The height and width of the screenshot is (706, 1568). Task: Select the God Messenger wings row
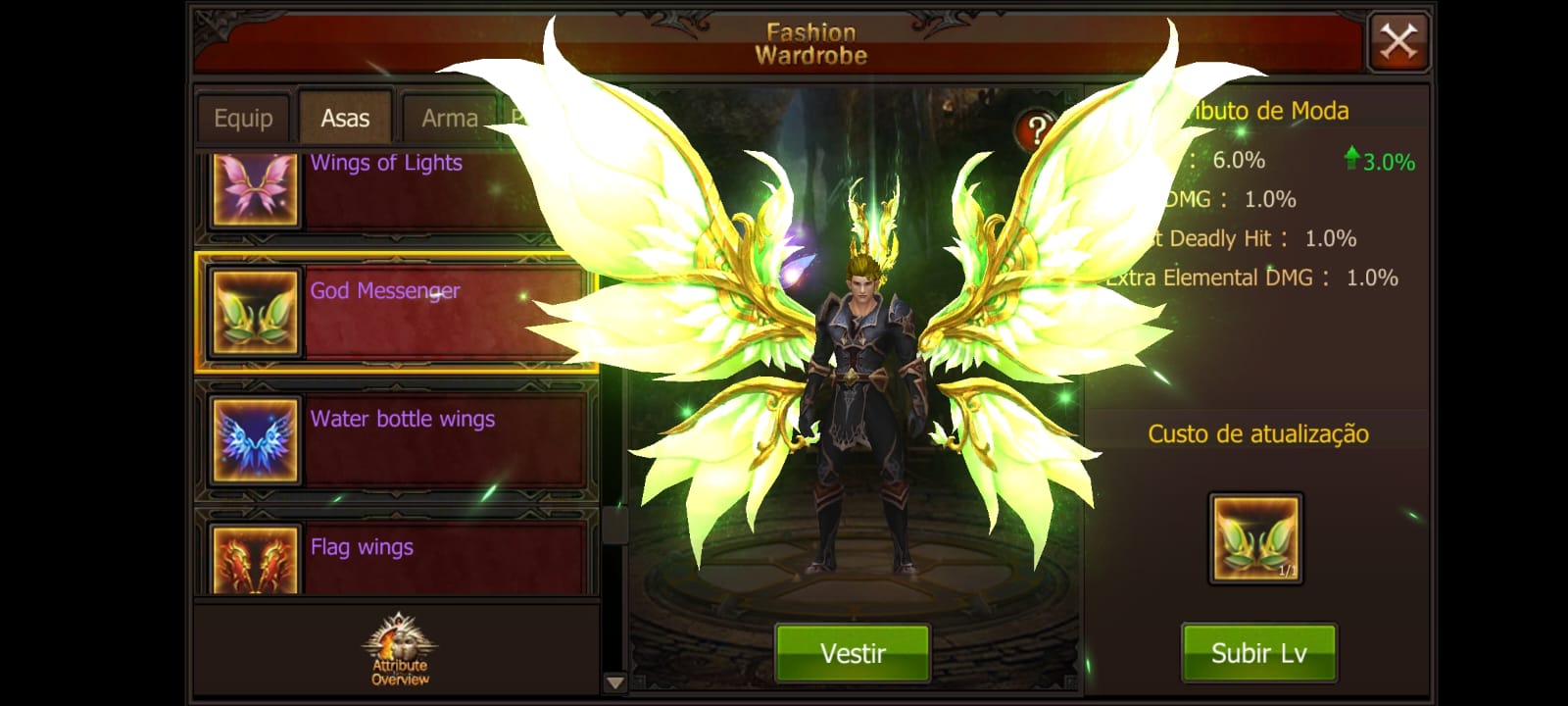[396, 312]
